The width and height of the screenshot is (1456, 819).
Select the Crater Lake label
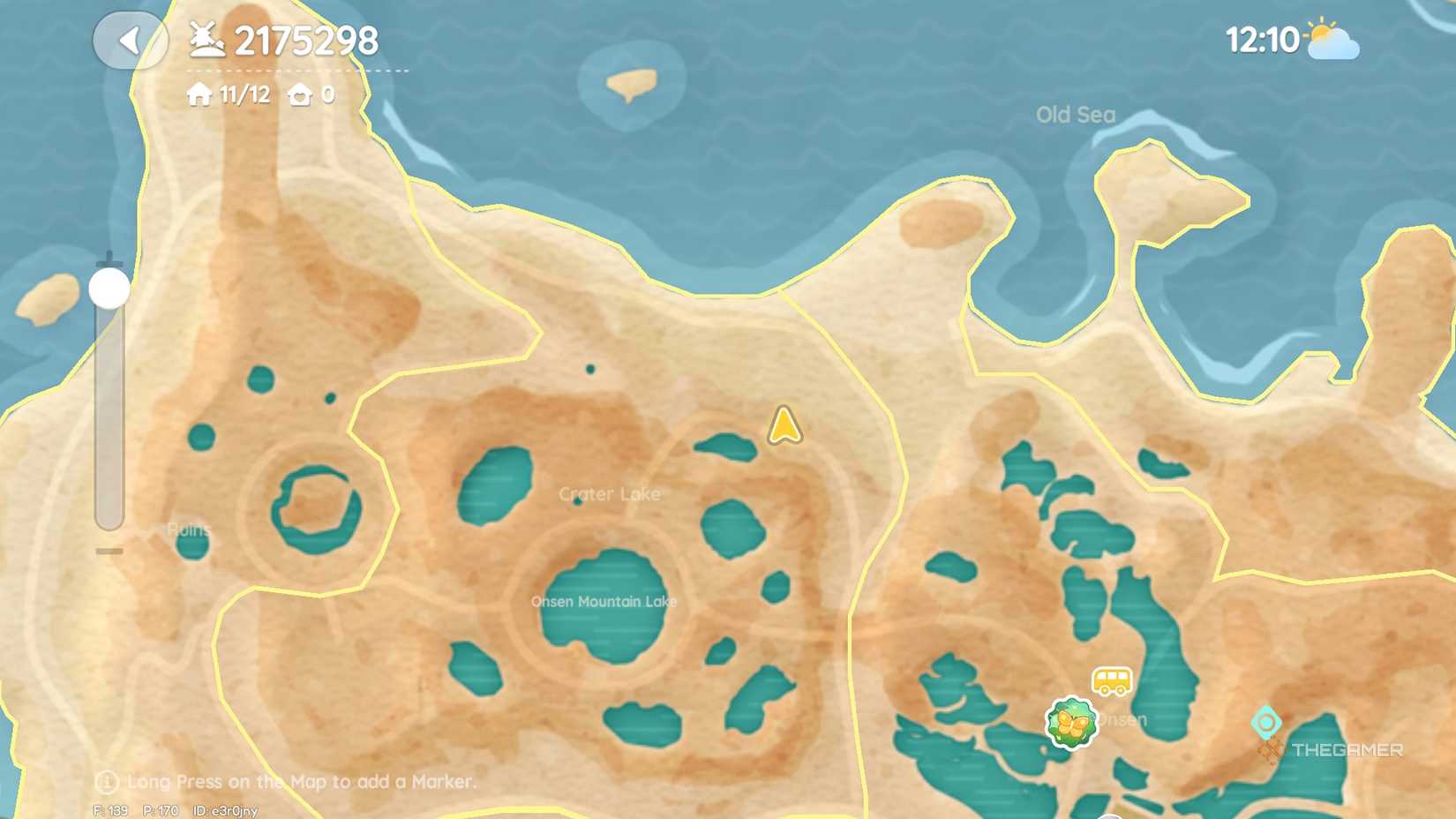point(610,494)
